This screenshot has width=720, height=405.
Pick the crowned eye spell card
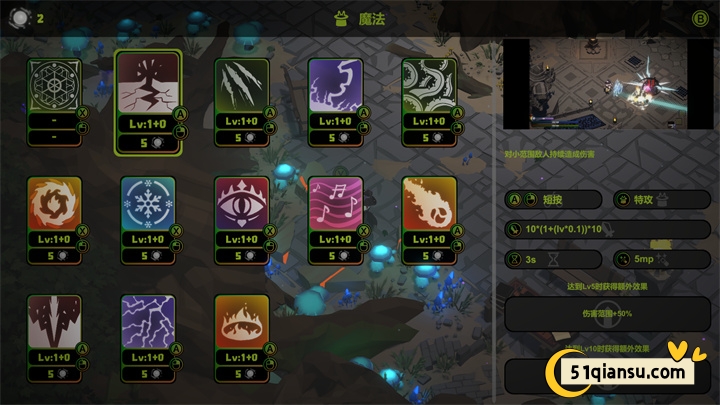242,203
